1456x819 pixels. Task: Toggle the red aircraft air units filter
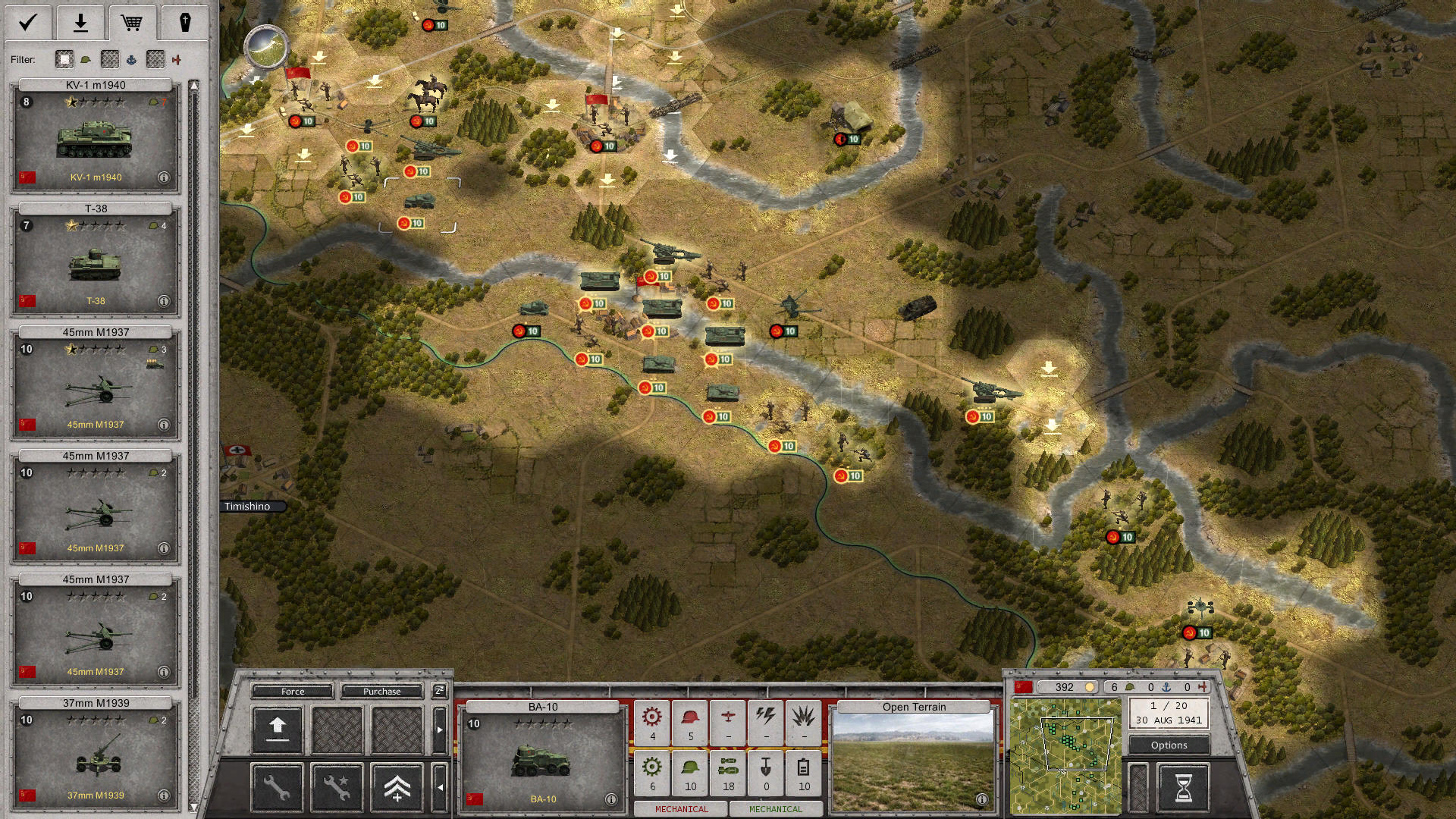[x=177, y=59]
